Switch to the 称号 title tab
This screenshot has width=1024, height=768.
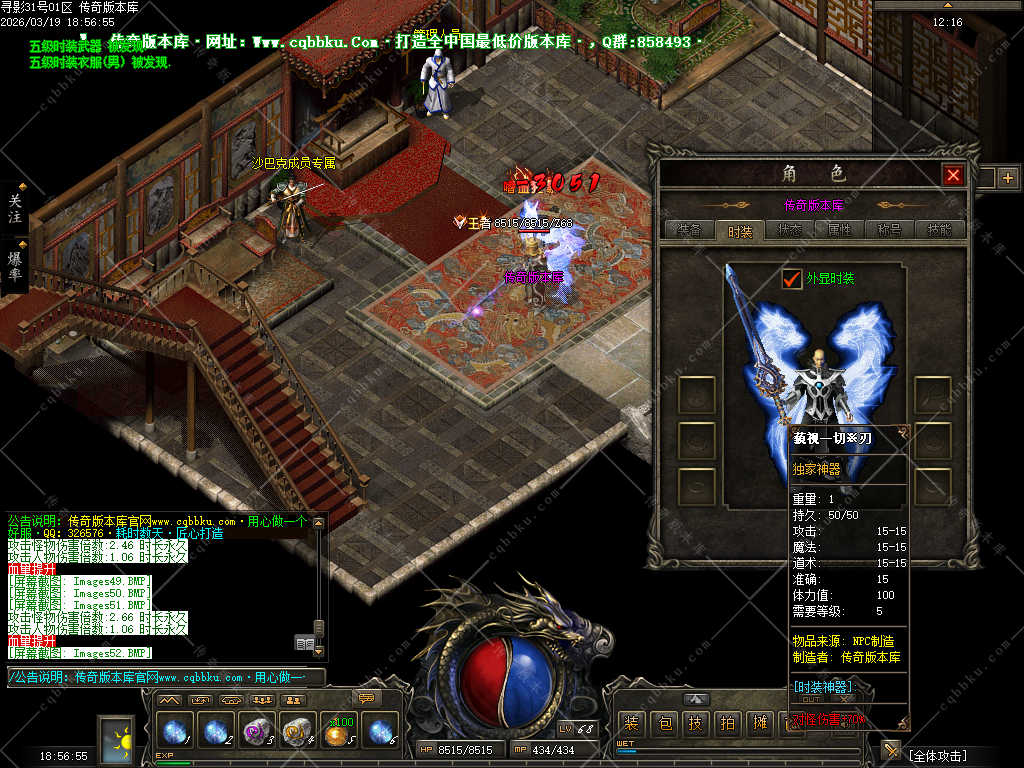890,230
